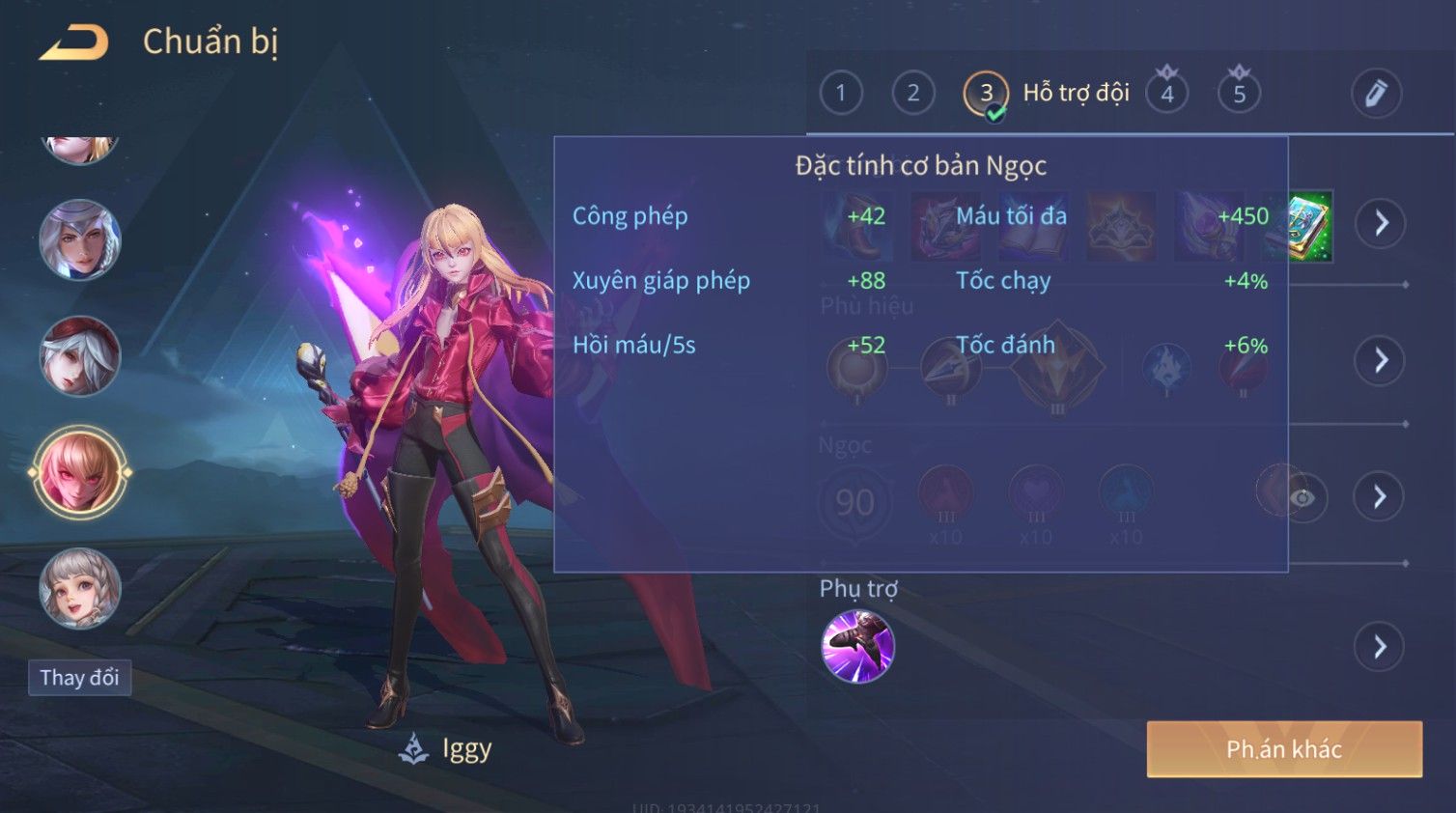Open loadout preset 5
Image resolution: width=1456 pixels, height=813 pixels.
click(1239, 94)
